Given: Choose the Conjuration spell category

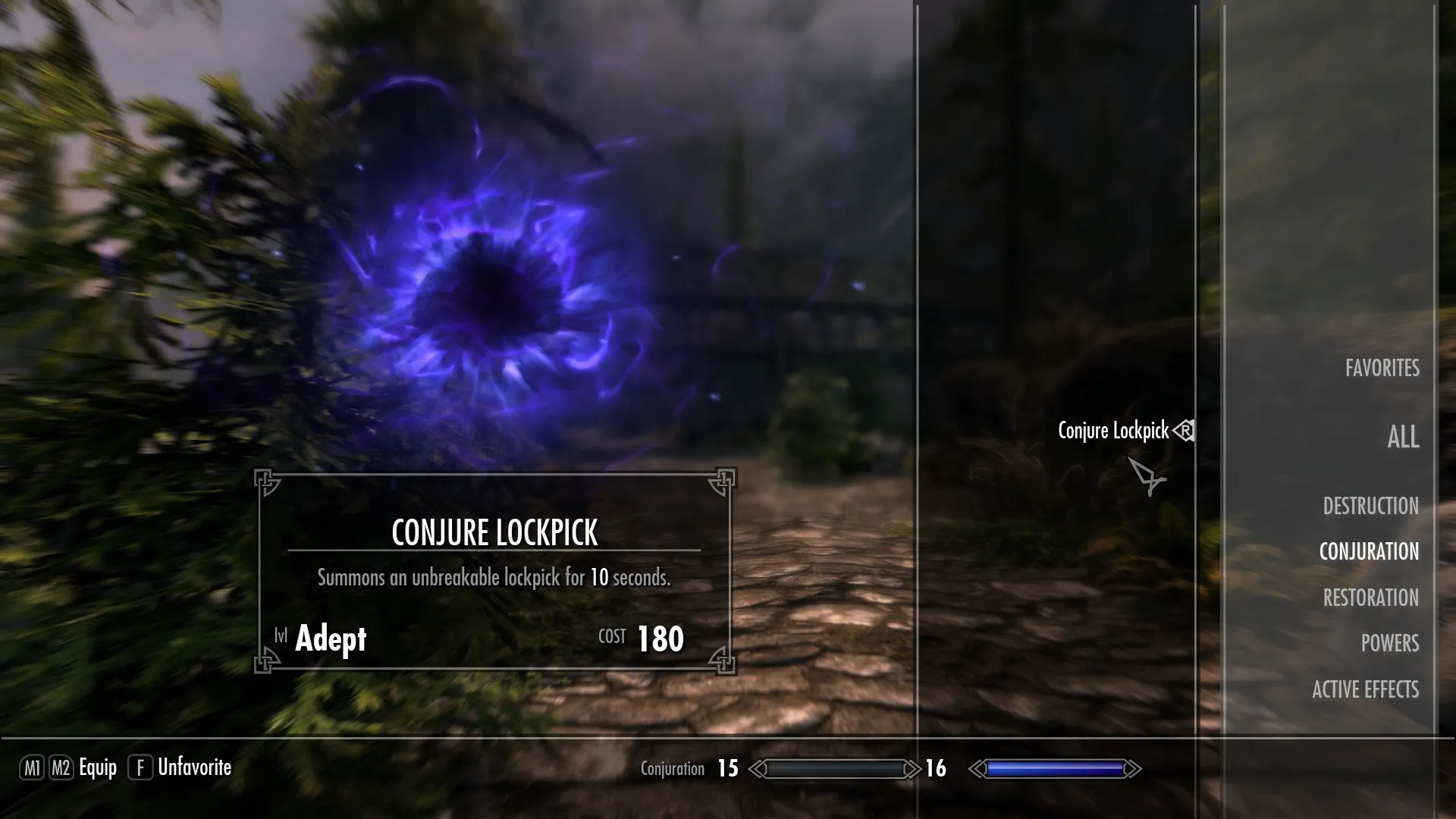Looking at the screenshot, I should click(x=1369, y=551).
